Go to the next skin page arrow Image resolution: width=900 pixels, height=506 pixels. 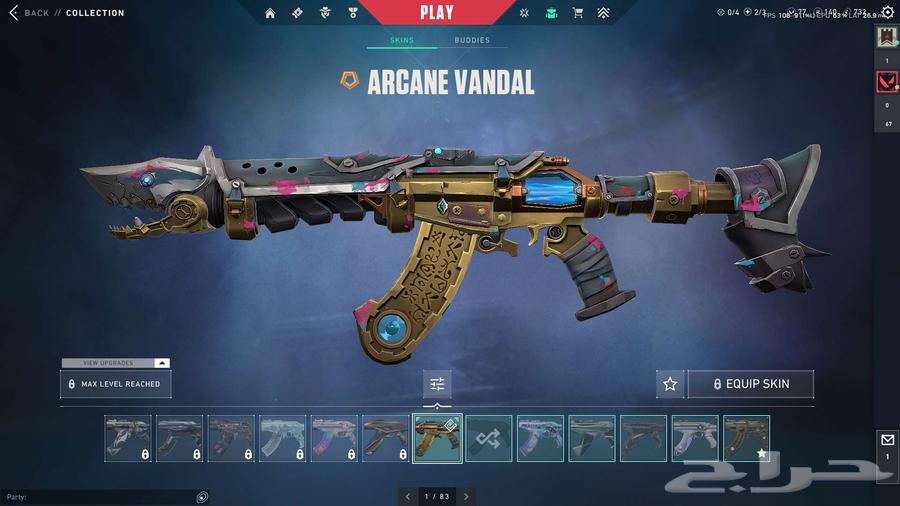[x=466, y=496]
